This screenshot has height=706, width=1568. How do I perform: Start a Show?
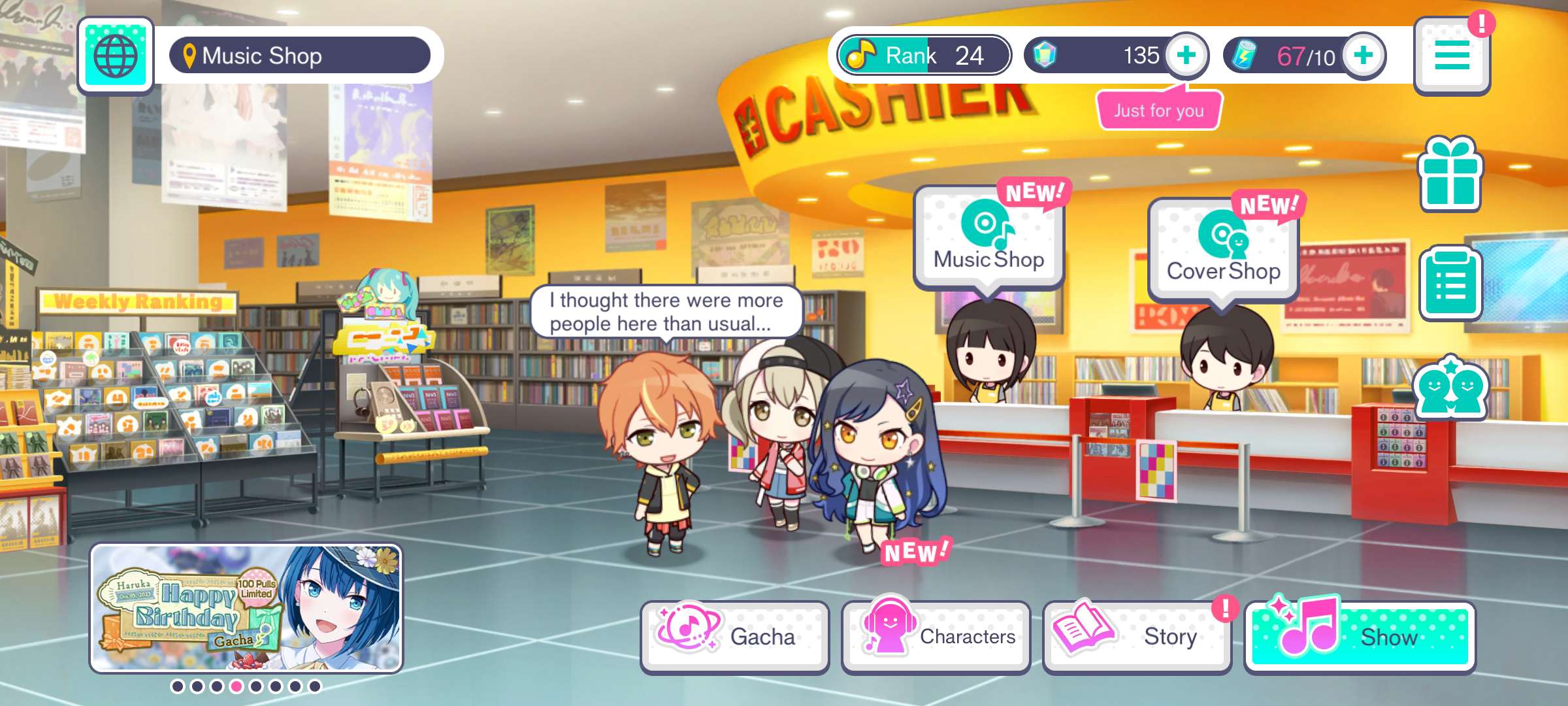click(1360, 636)
